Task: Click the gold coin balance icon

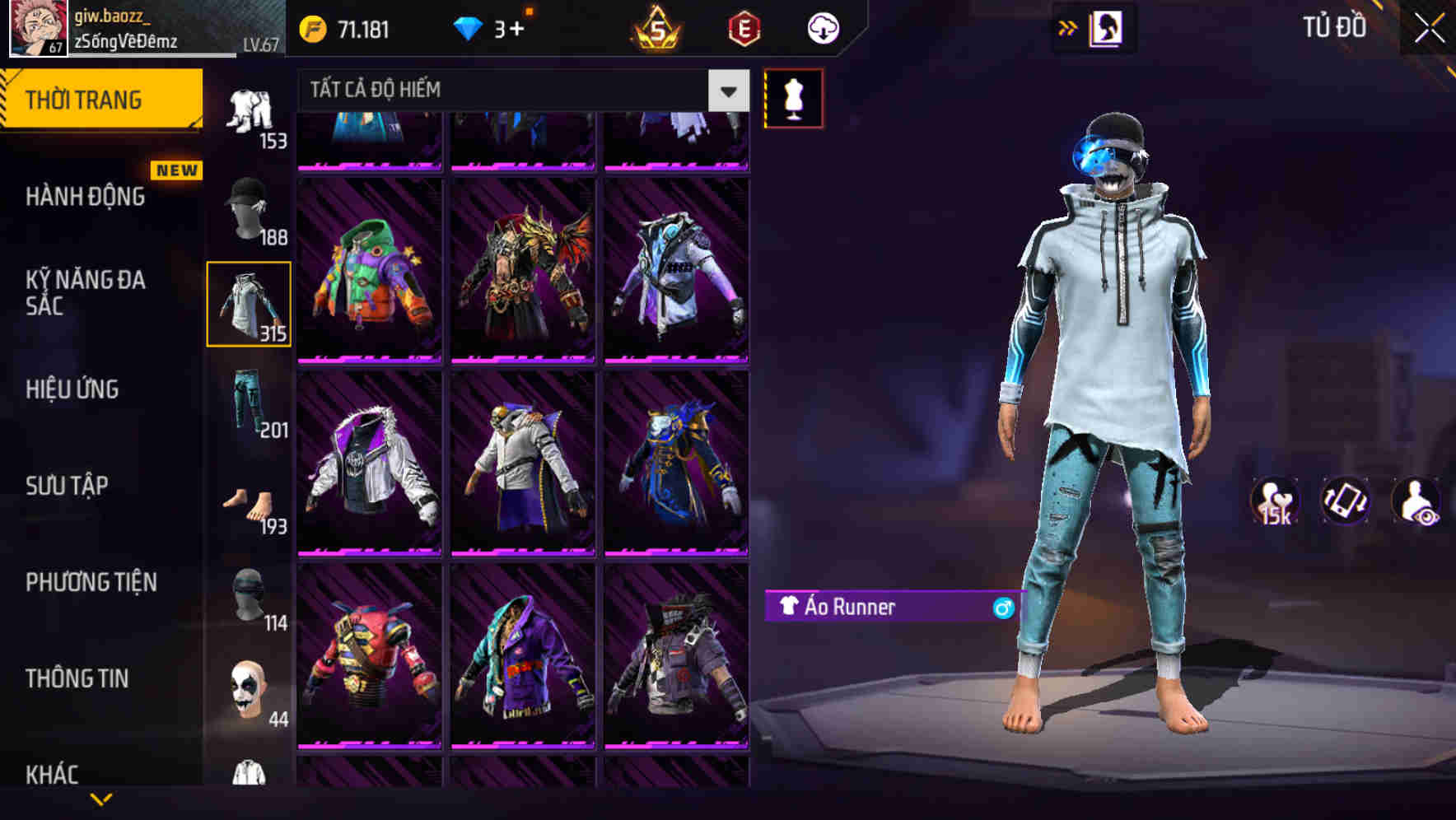Action: click(x=312, y=27)
